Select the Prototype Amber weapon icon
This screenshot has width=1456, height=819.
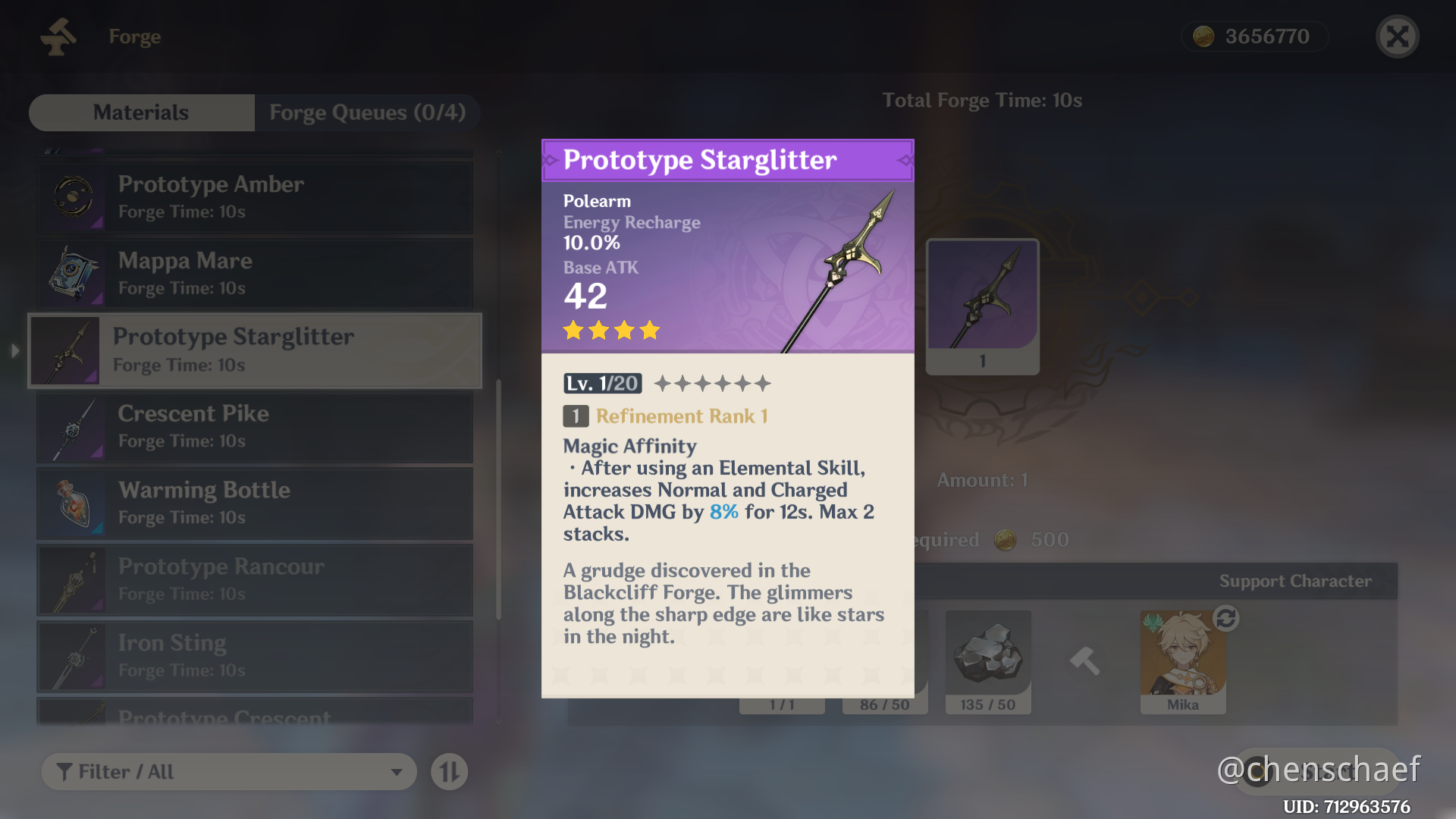pos(72,197)
